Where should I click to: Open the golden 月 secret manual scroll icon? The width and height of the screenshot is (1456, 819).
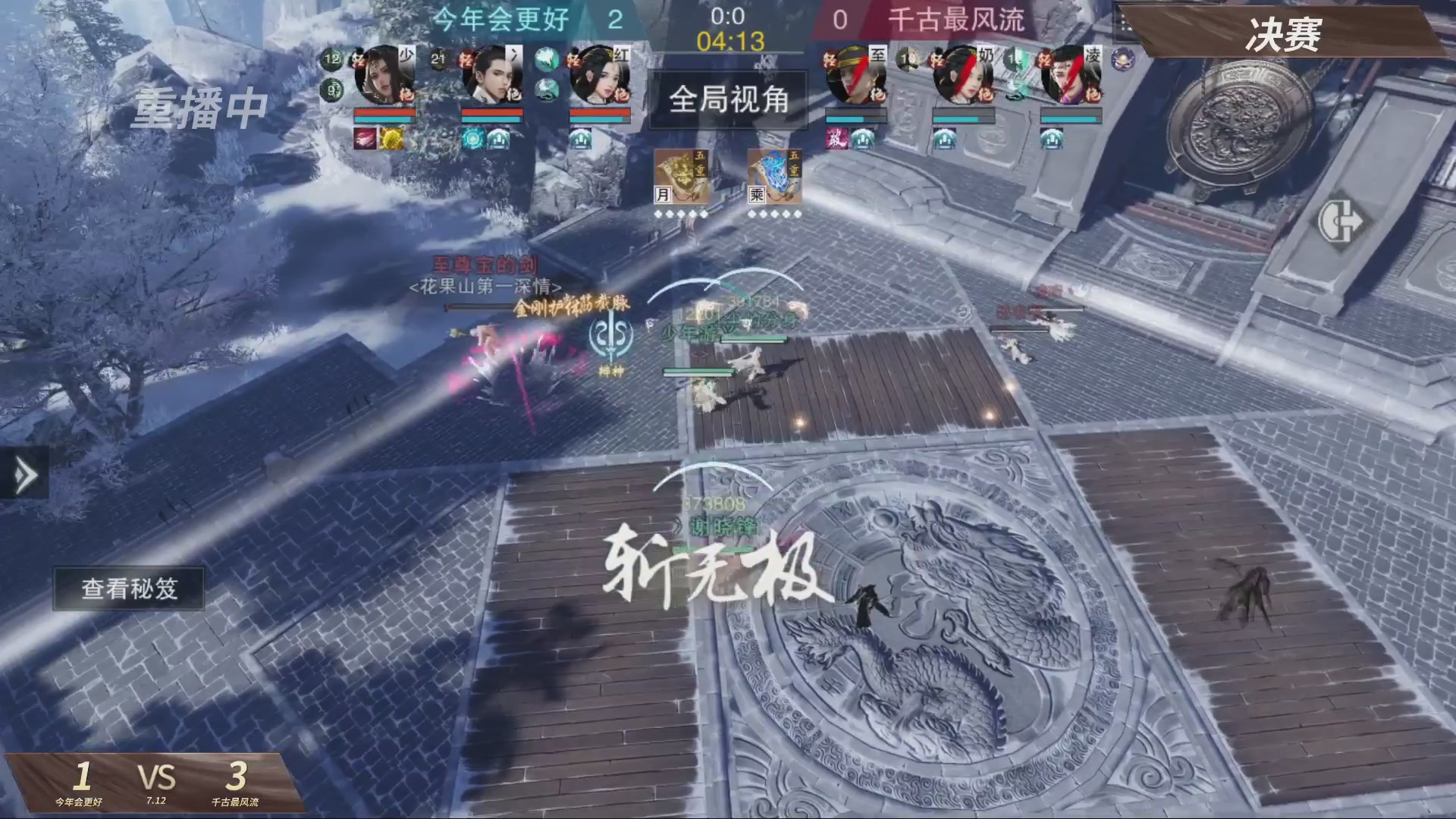pos(682,178)
